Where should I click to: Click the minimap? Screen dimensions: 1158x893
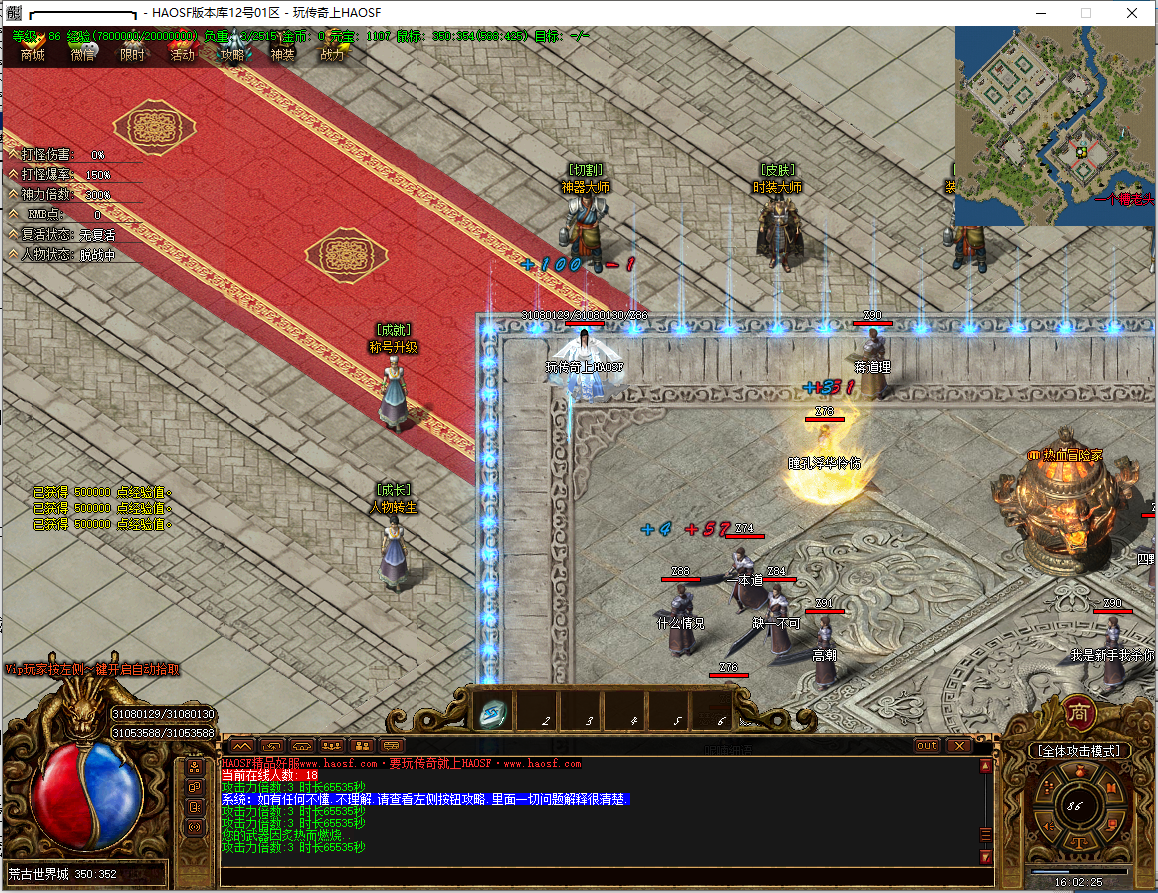(1055, 125)
